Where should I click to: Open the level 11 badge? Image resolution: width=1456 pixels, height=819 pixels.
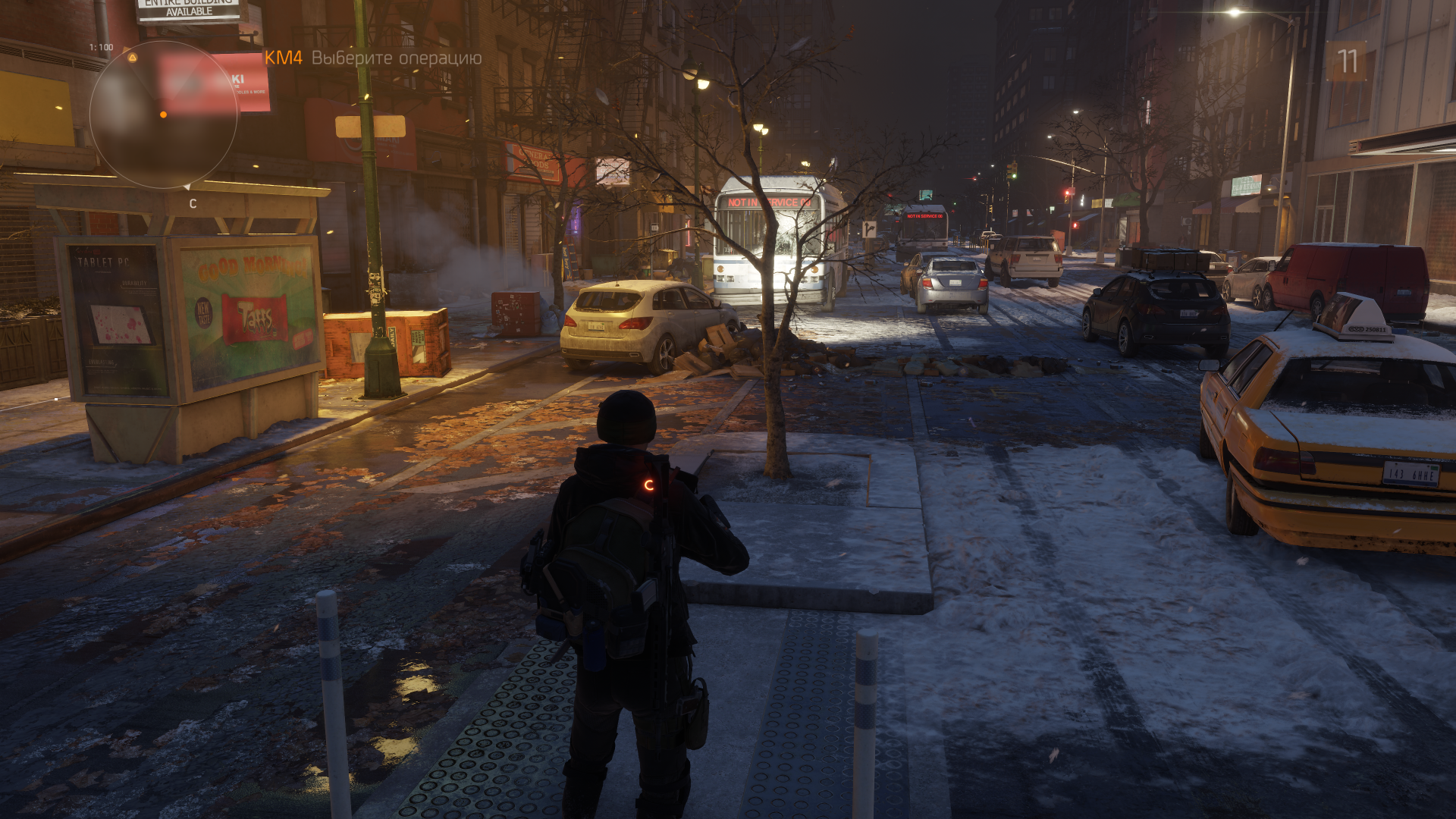1347,61
